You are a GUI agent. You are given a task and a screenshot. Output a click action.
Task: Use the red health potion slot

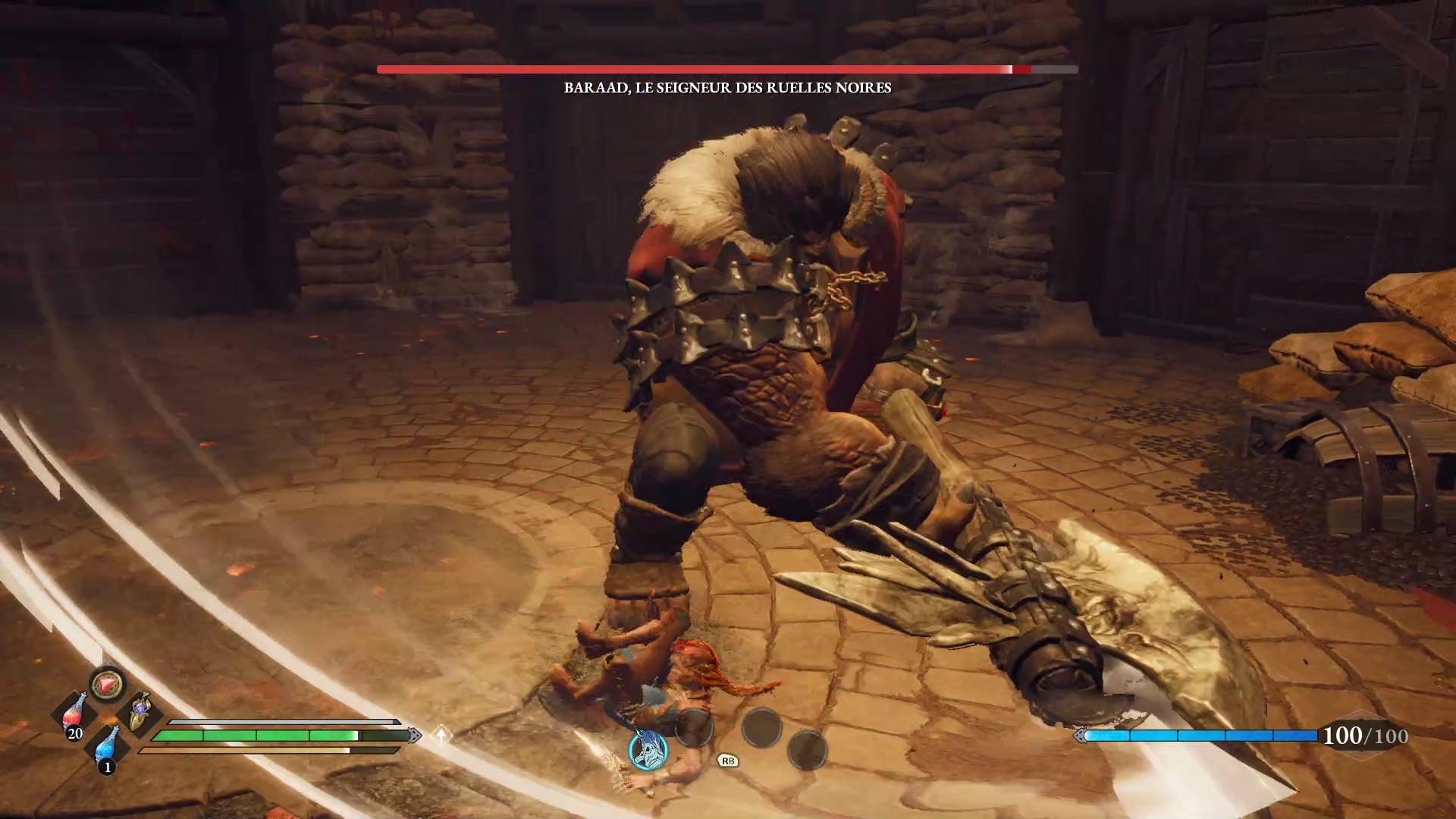click(x=74, y=714)
